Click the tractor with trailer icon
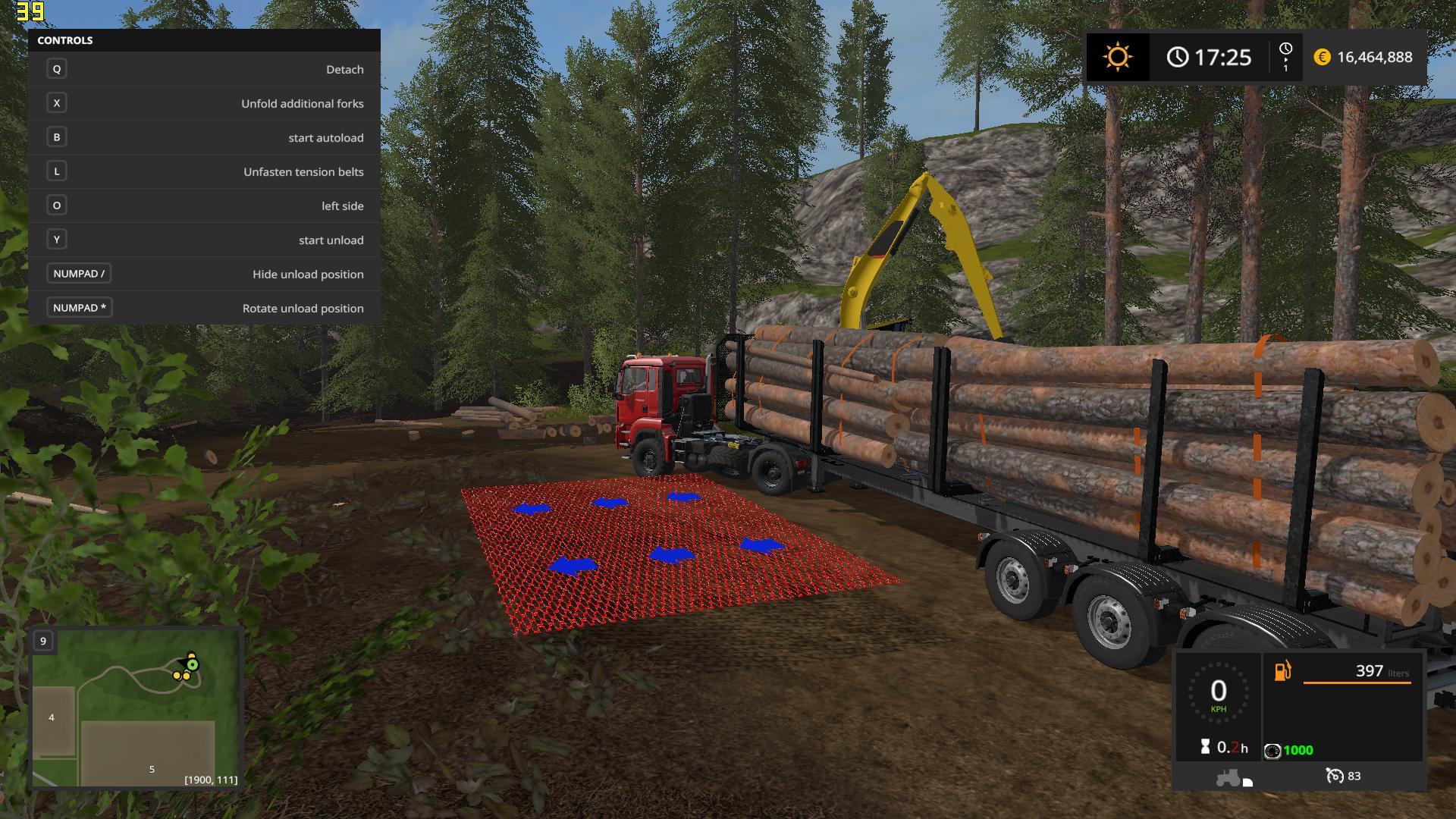 click(x=1233, y=777)
